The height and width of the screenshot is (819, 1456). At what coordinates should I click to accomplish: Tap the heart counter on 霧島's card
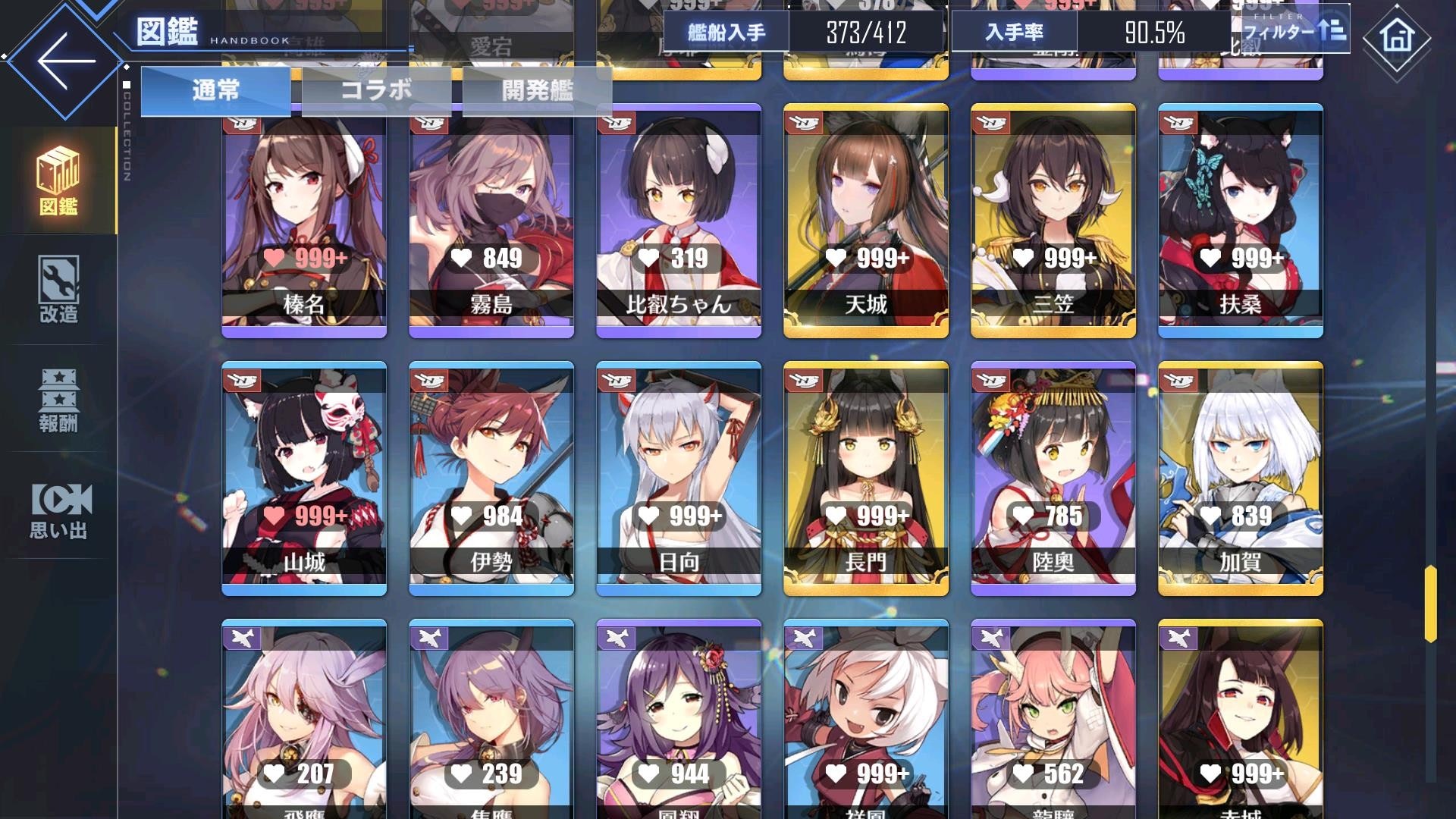click(x=489, y=259)
